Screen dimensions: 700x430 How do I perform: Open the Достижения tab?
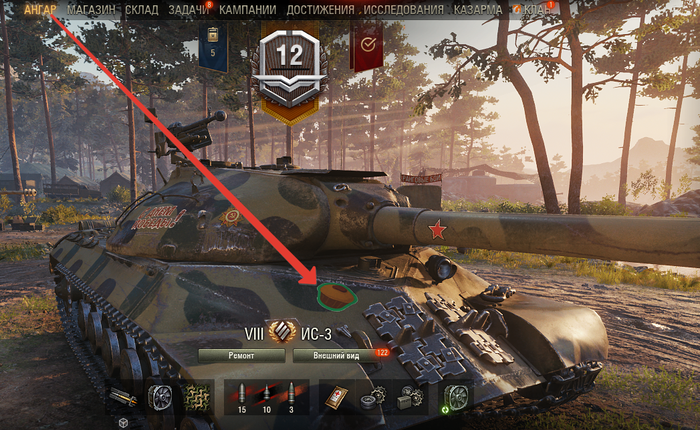point(320,9)
